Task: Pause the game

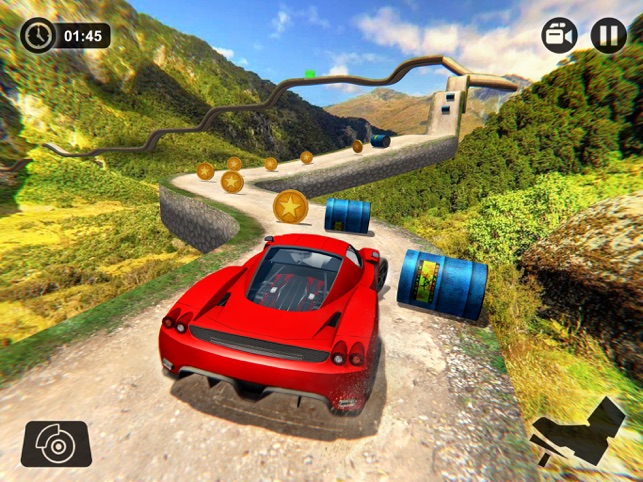Action: point(608,35)
